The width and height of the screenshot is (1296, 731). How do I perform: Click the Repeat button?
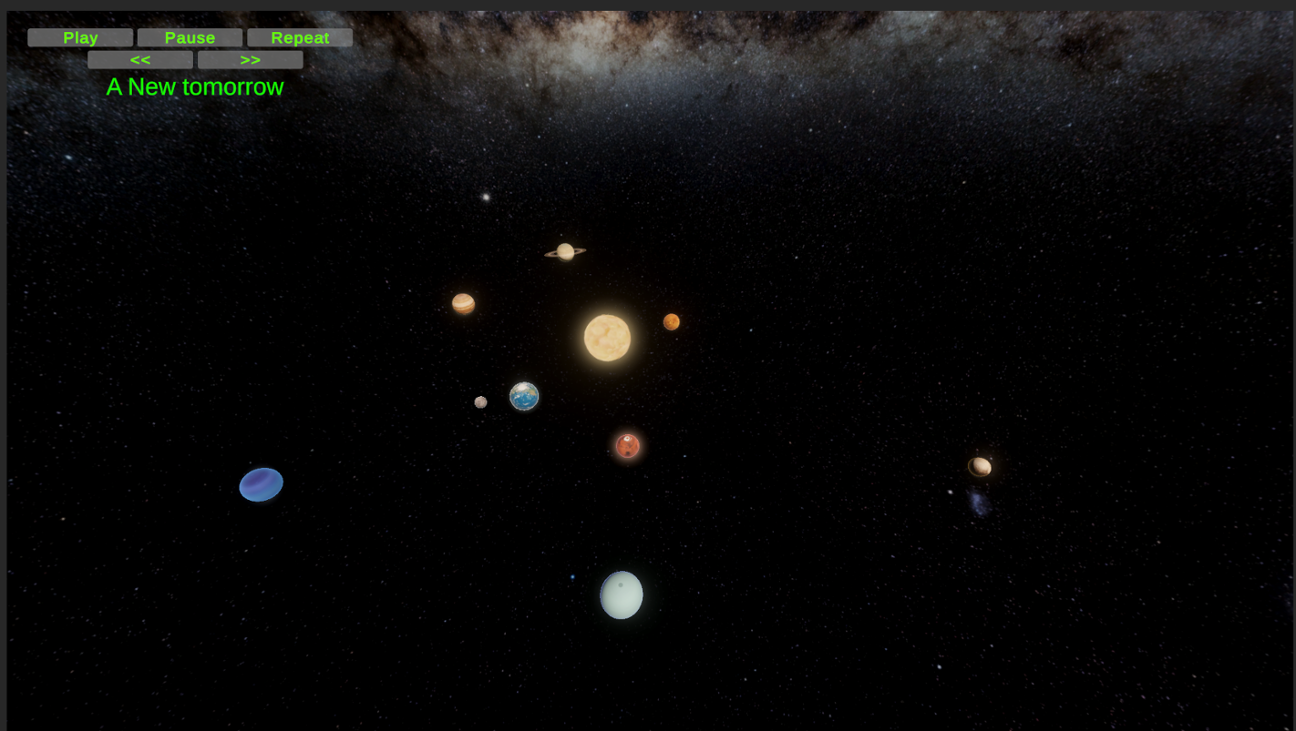click(x=299, y=37)
